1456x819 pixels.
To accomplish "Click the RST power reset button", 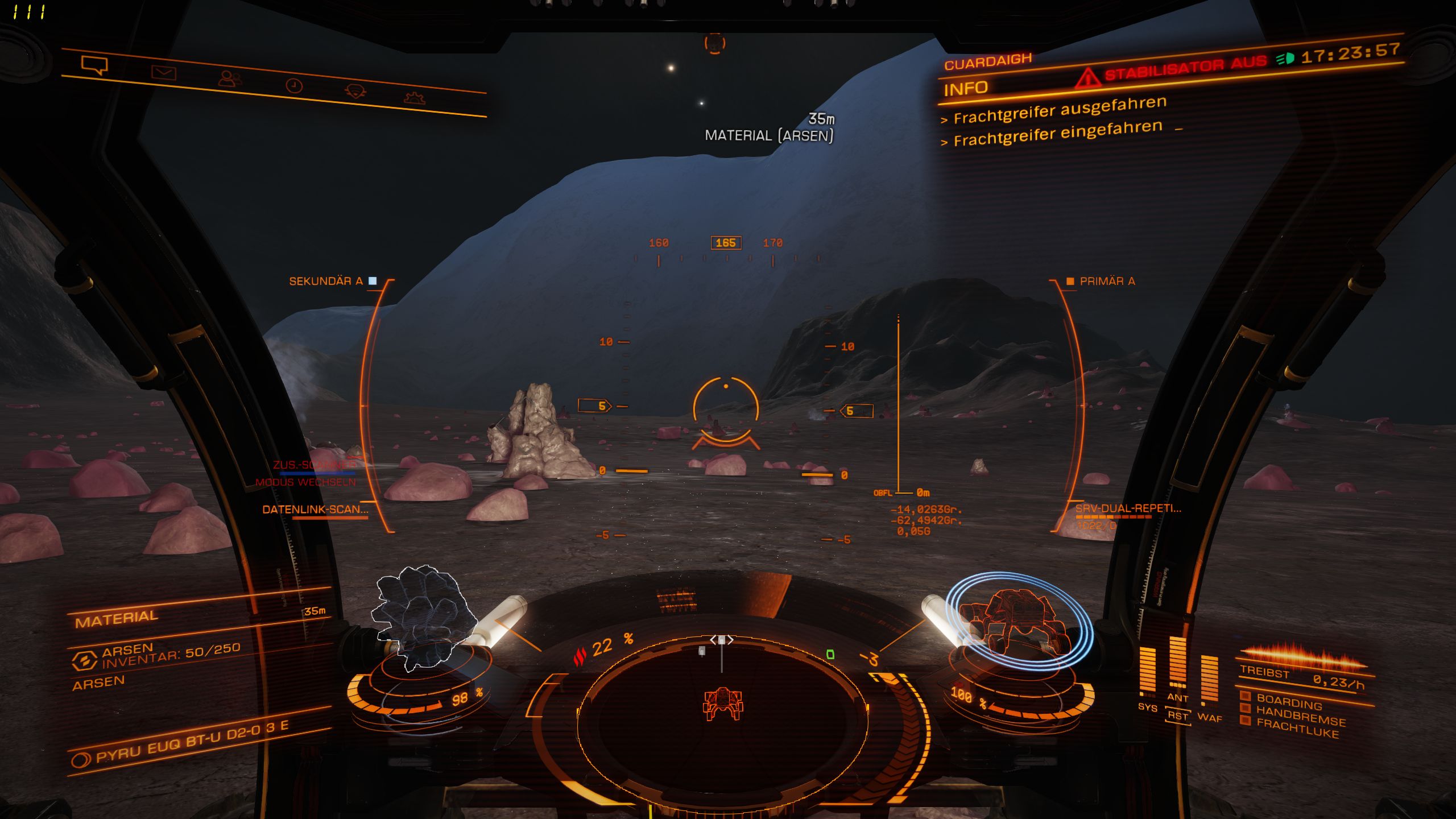I will [x=1178, y=716].
